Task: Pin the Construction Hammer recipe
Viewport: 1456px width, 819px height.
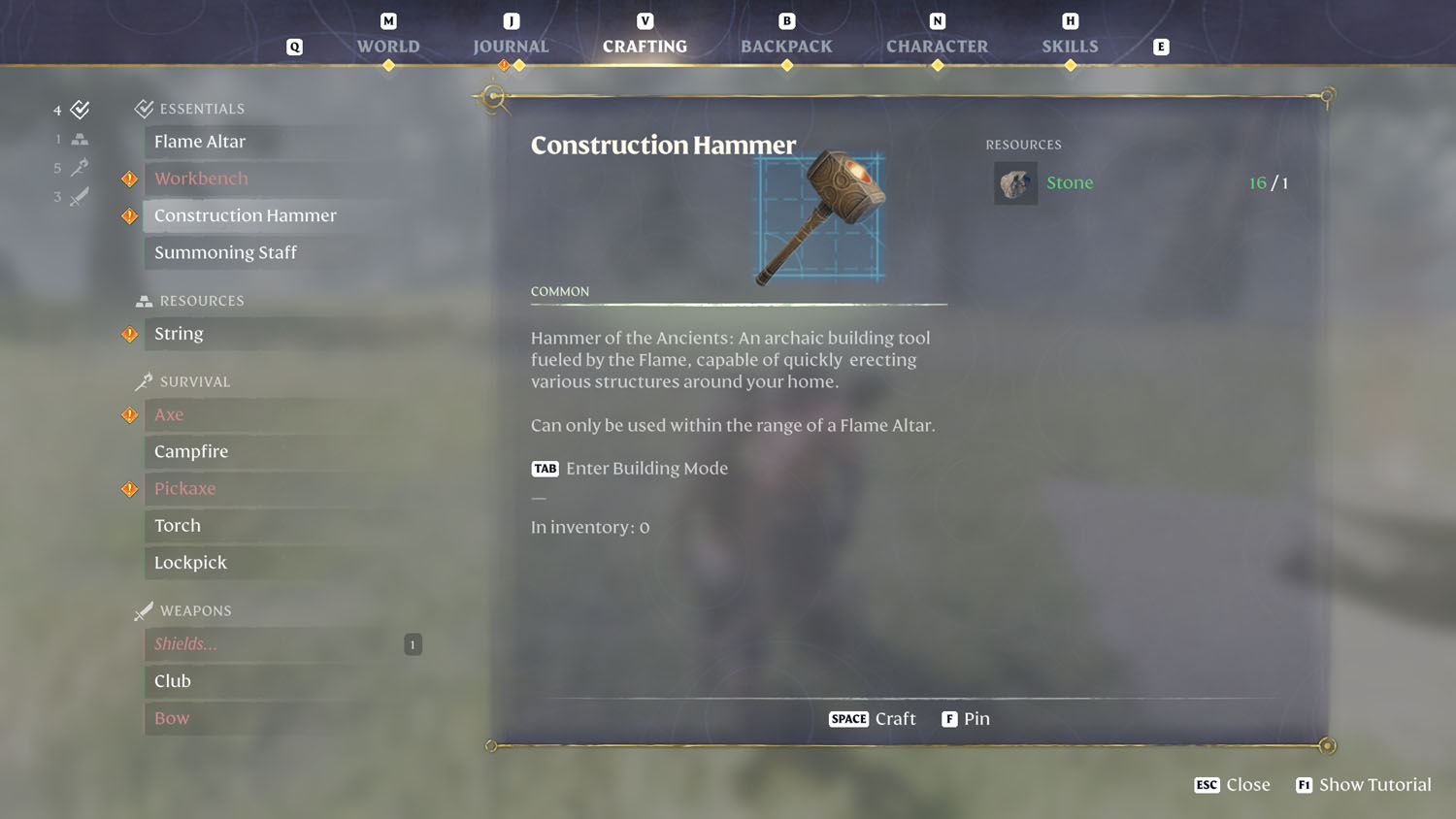Action: tap(966, 719)
